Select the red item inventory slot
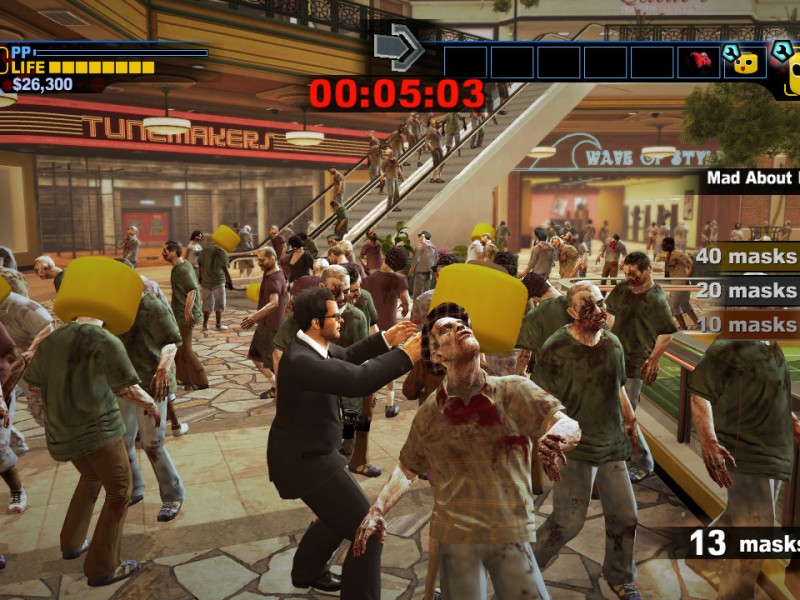The image size is (800, 600). [x=699, y=62]
